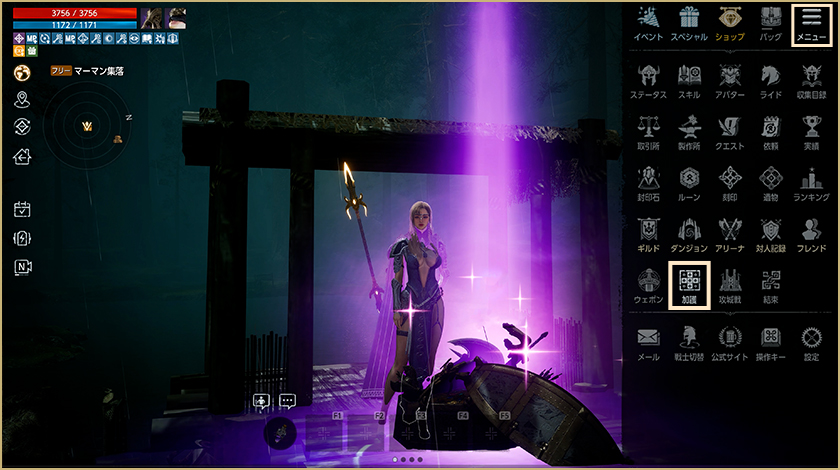This screenshot has height=470, width=840.
Task: Open the 取引所 marketplace
Action: [x=648, y=132]
